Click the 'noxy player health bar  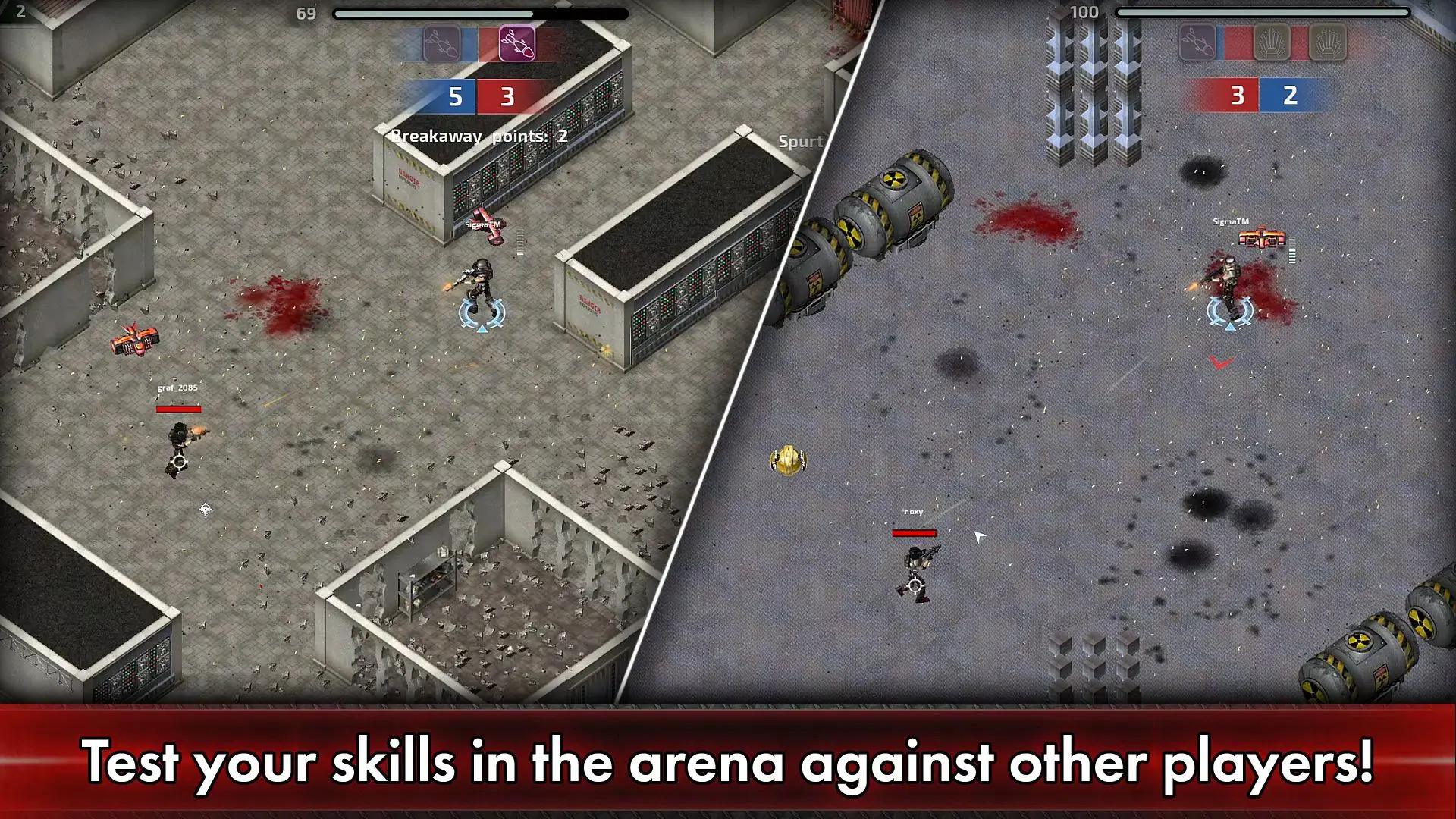914,532
